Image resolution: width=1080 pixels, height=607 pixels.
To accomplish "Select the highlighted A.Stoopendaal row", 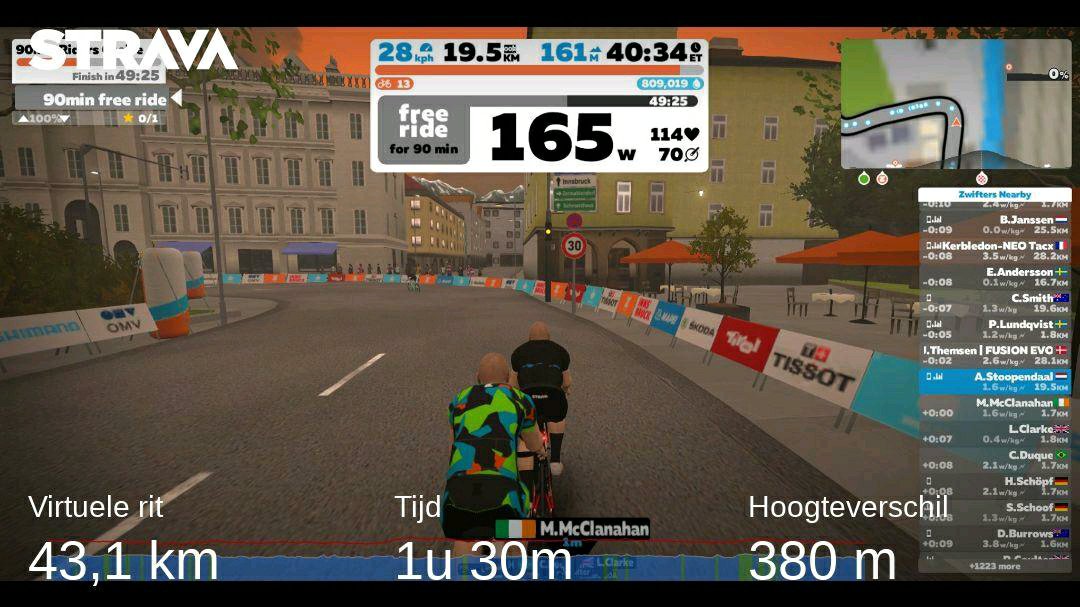I will 994,381.
